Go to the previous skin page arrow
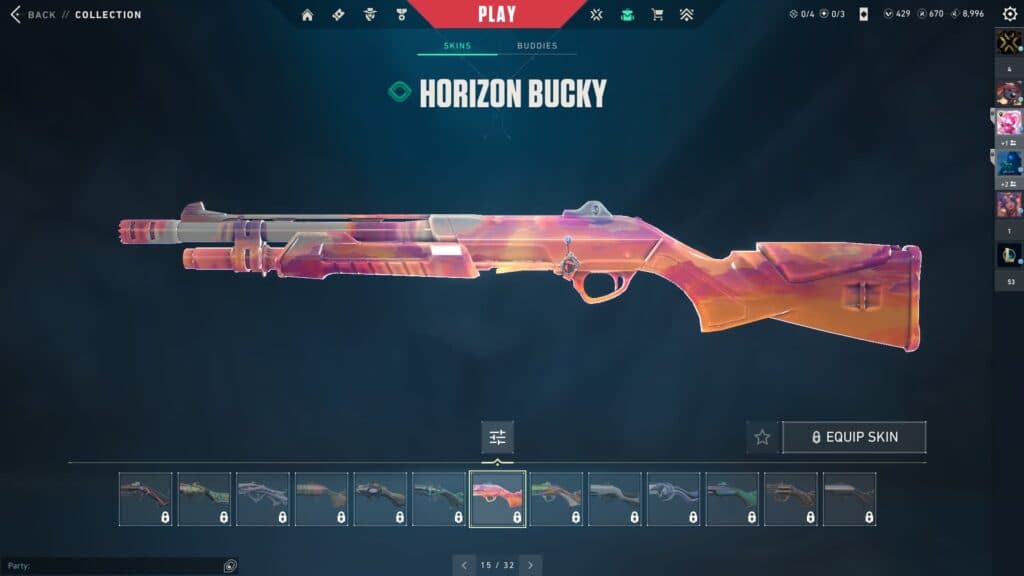Image resolution: width=1024 pixels, height=576 pixels. pos(464,565)
